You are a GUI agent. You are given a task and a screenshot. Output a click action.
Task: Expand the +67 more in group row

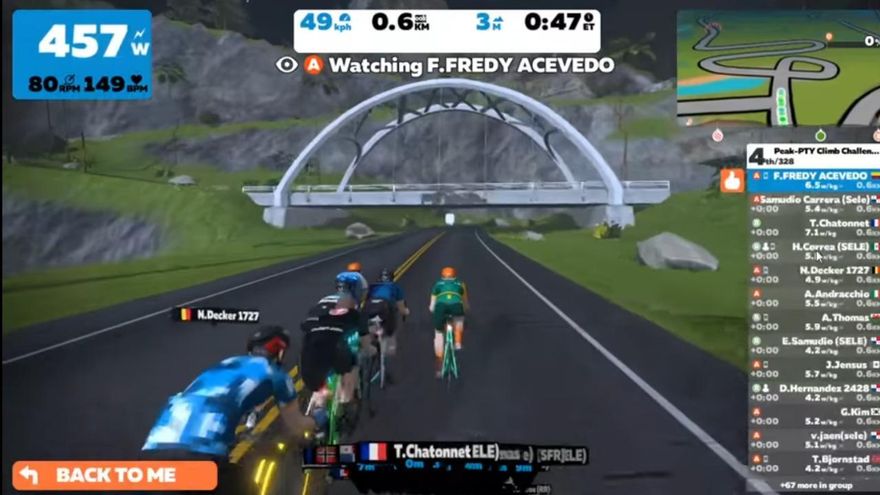(814, 484)
